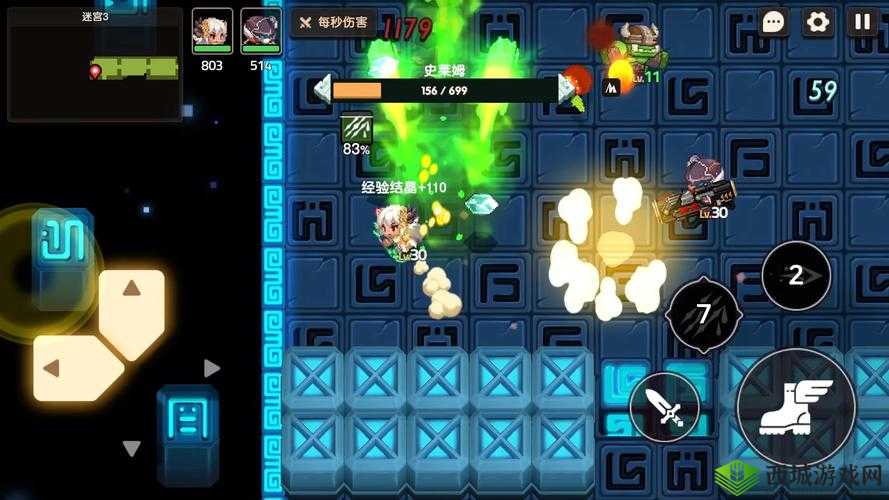Open the chat speech bubble button
The height and width of the screenshot is (500, 889).
pos(773,22)
